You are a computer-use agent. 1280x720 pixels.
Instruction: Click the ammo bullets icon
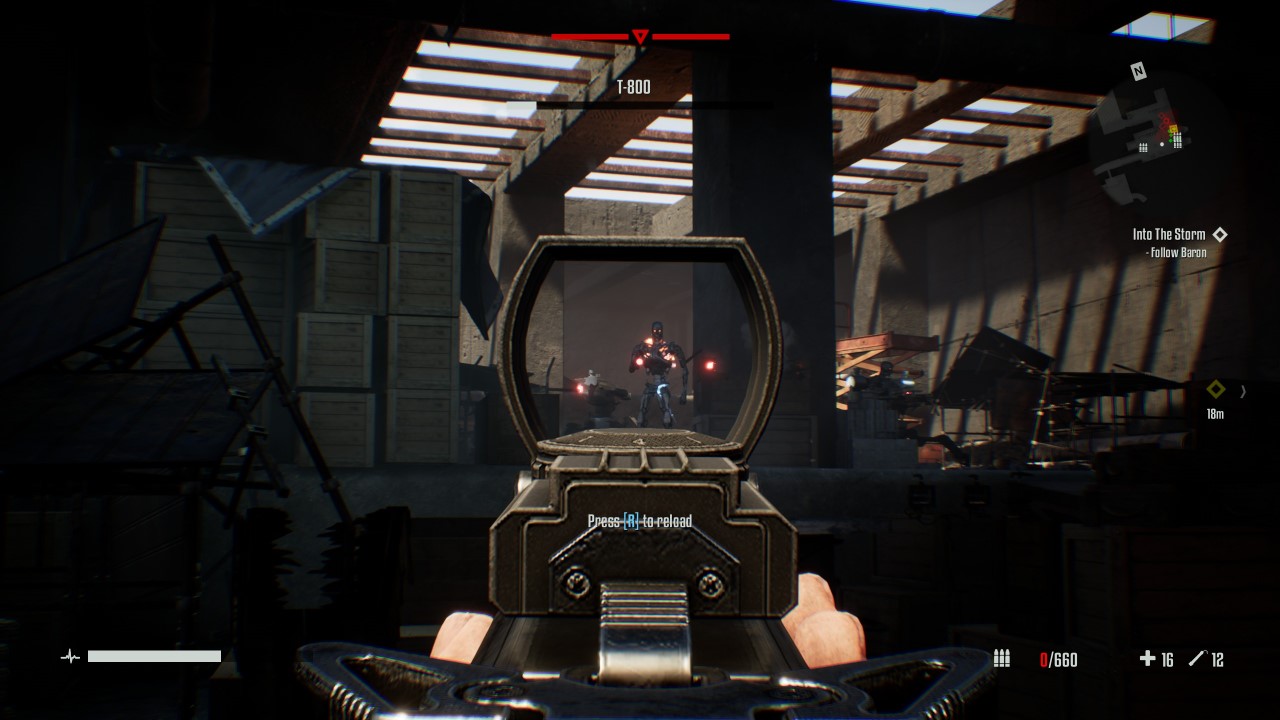pyautogui.click(x=1001, y=658)
